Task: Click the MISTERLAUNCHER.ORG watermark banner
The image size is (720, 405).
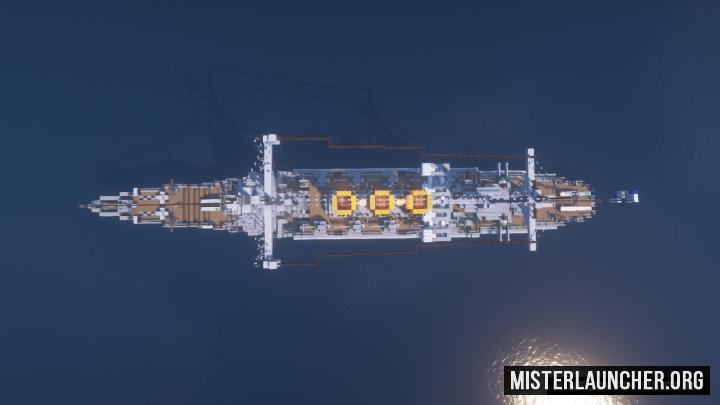Action: pos(606,380)
